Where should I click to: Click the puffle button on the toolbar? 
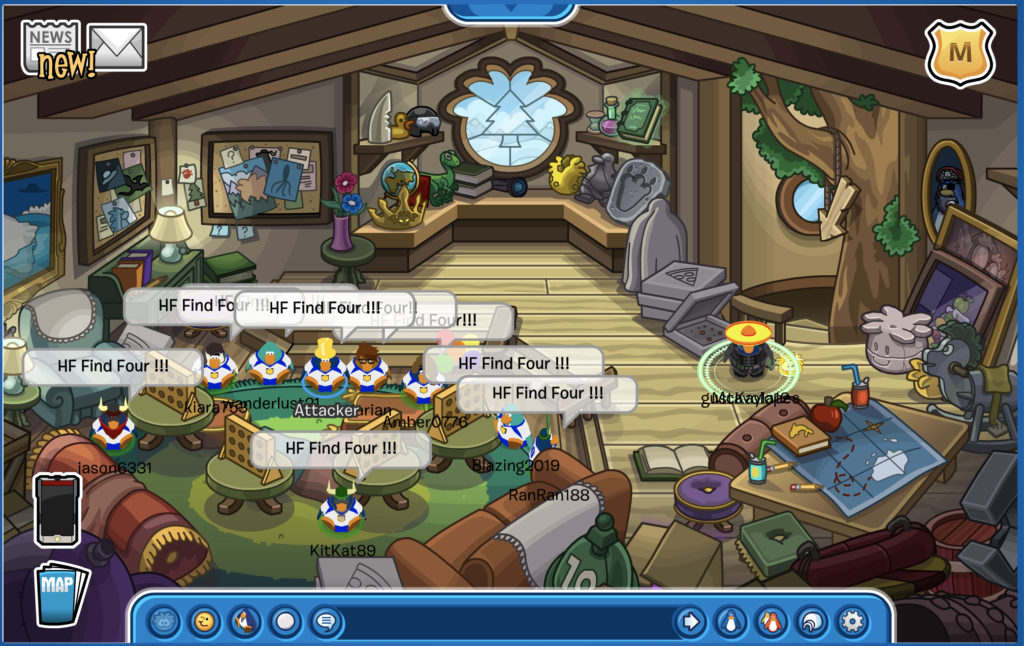click(x=164, y=622)
